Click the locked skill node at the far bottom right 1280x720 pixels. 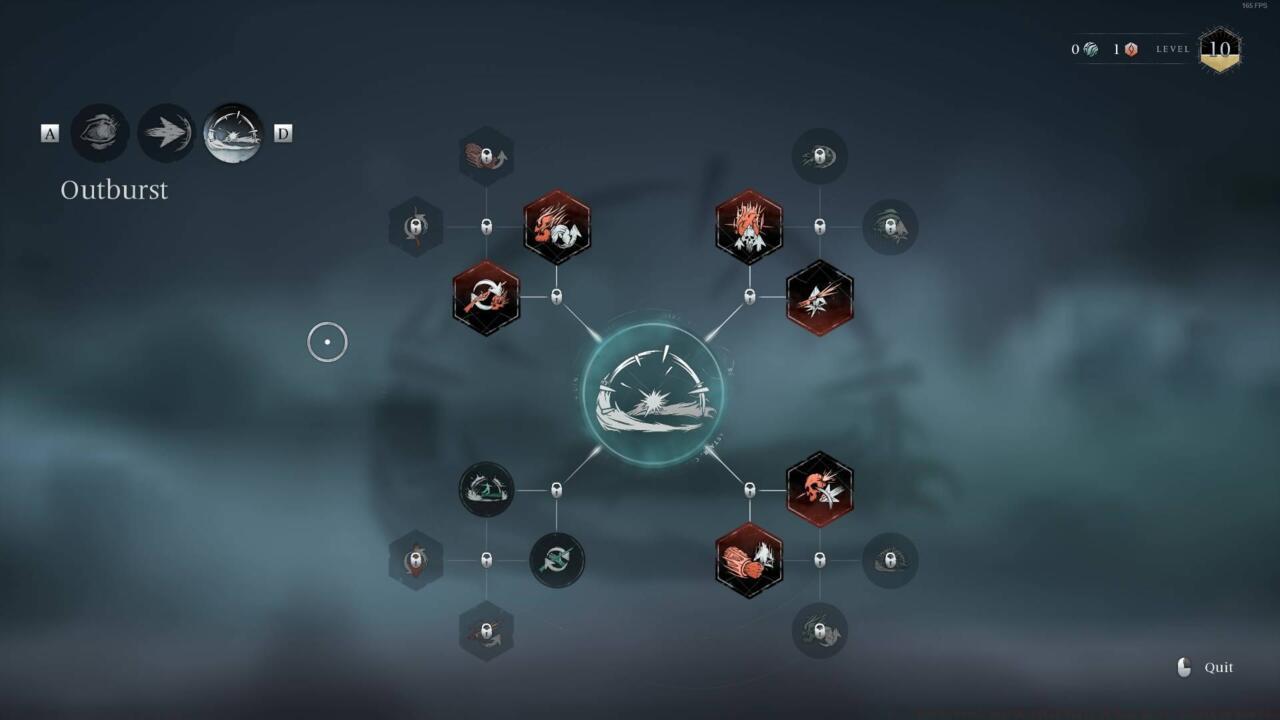pos(890,561)
